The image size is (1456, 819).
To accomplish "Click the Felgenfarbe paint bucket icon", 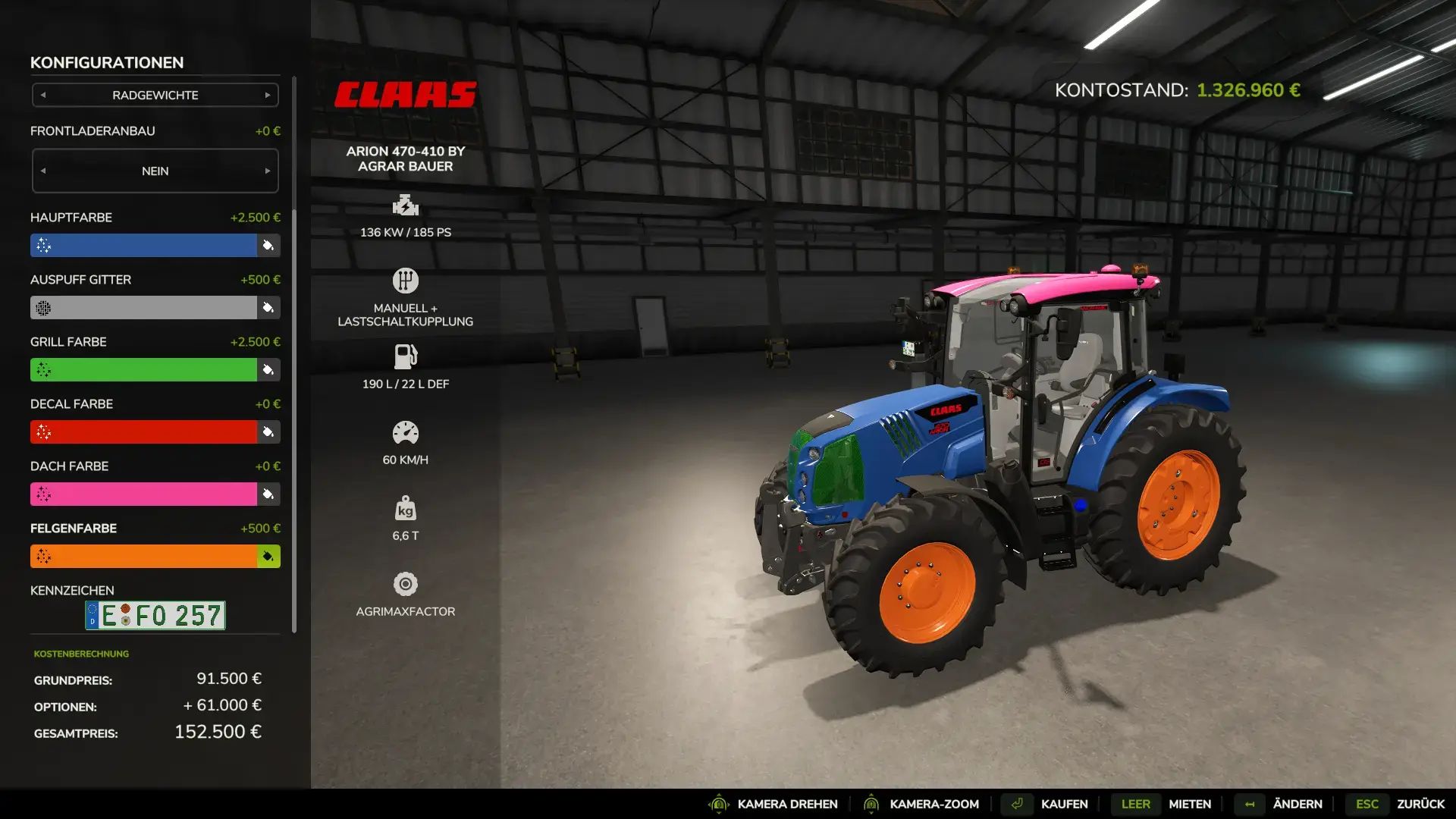I will tap(268, 557).
